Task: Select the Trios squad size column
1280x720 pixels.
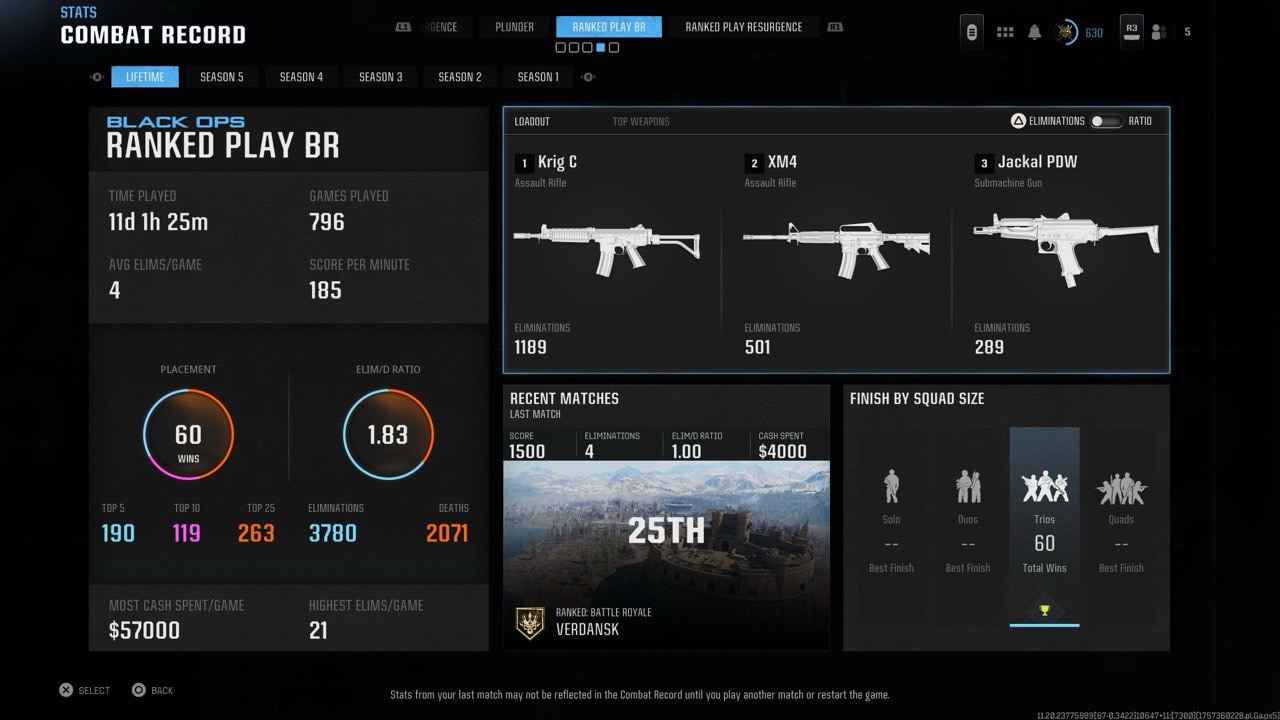Action: 1044,525
